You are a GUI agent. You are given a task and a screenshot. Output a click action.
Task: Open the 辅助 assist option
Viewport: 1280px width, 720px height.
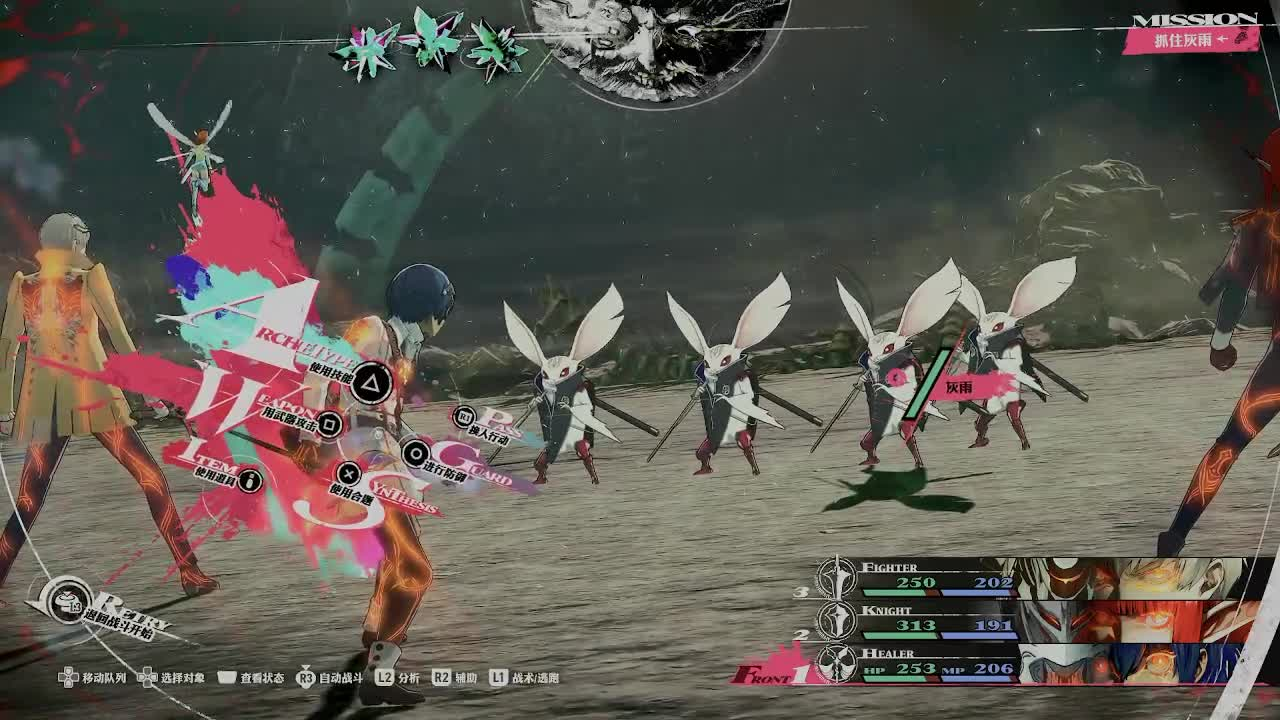(455, 678)
